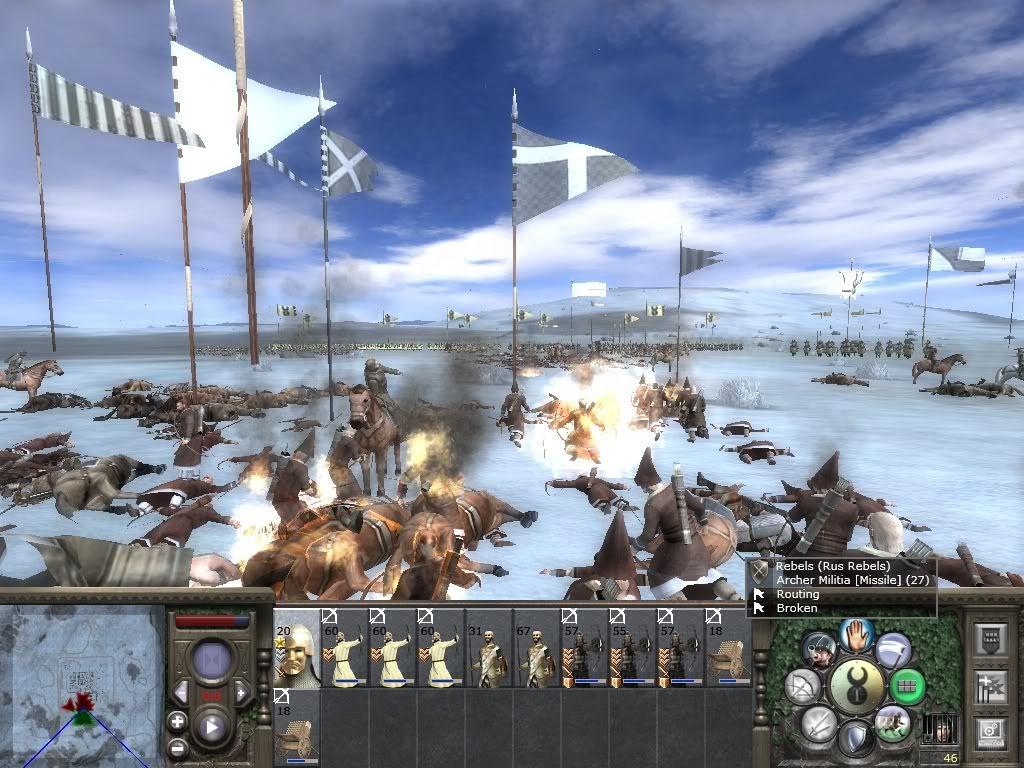1024x768 pixels.
Task: Click the crossed swords melee icon
Action: [819, 723]
